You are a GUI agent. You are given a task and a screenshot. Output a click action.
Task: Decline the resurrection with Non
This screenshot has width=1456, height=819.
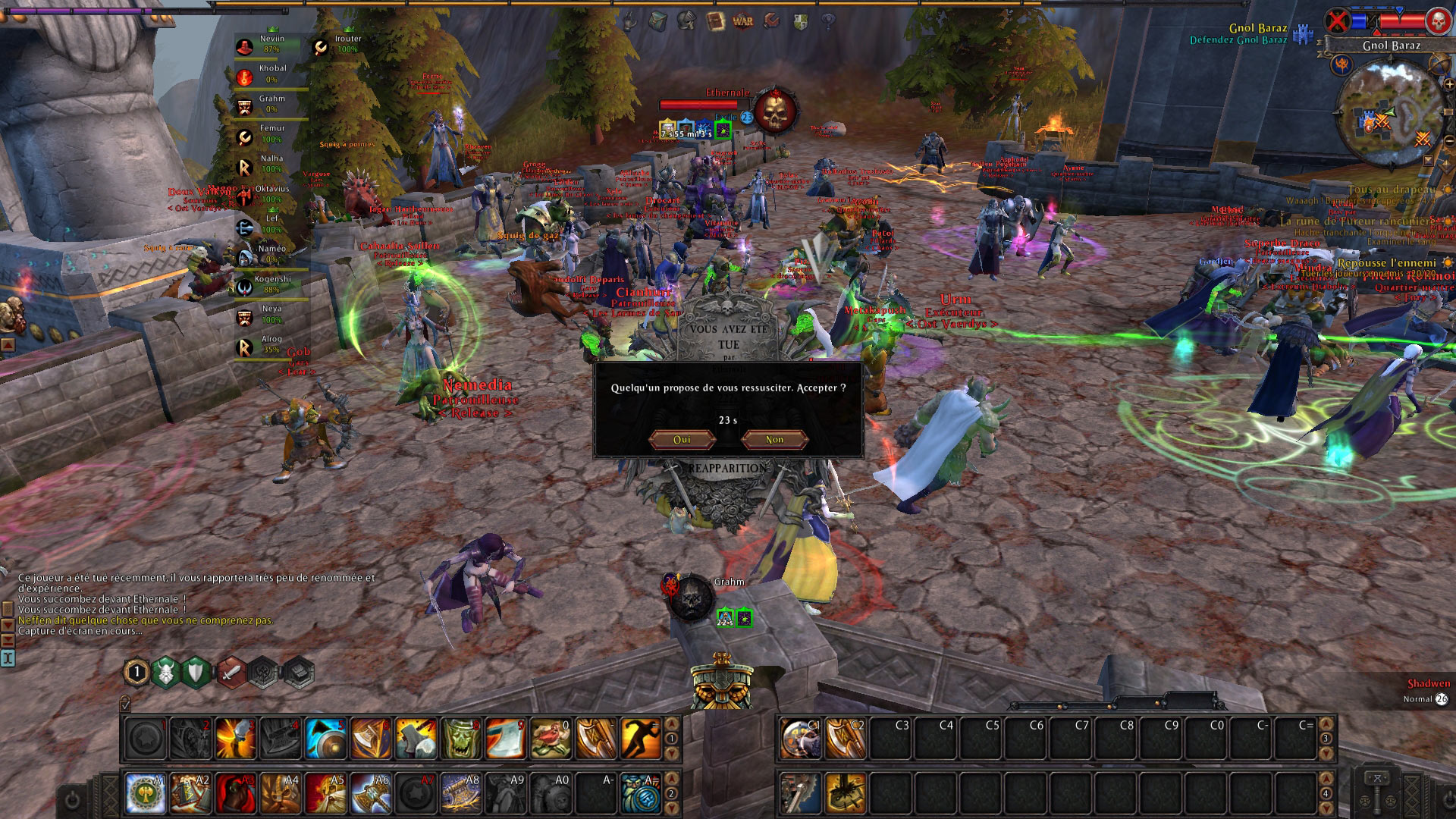tap(774, 440)
